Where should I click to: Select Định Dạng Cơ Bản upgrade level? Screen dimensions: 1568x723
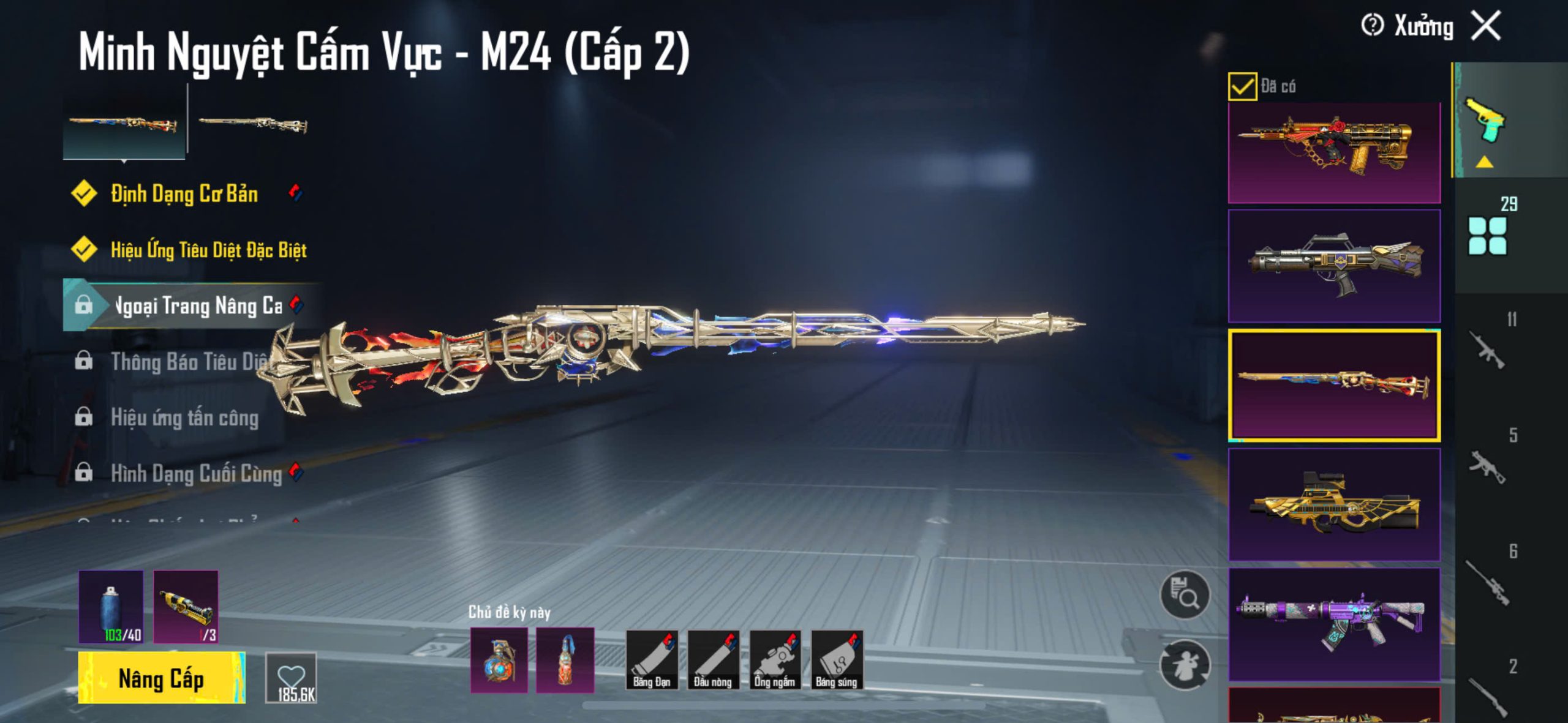point(184,193)
